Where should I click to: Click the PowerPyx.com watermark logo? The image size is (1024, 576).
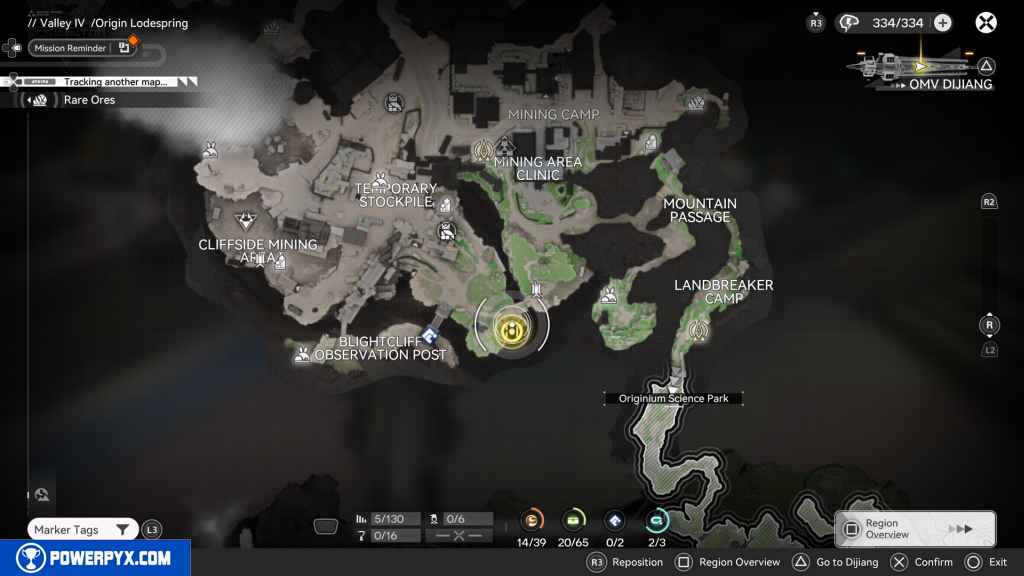tap(95, 558)
